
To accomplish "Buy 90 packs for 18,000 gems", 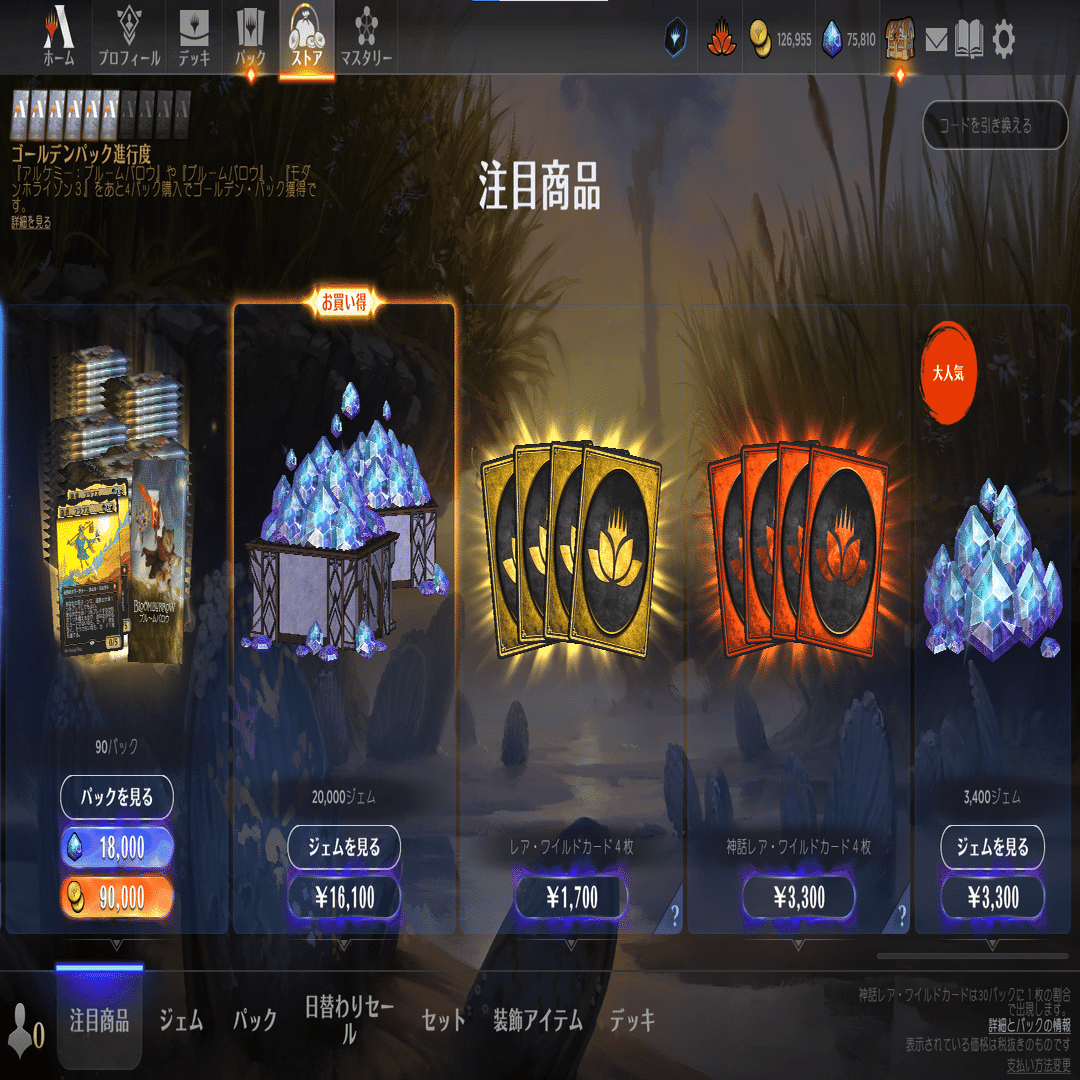I will (117, 848).
